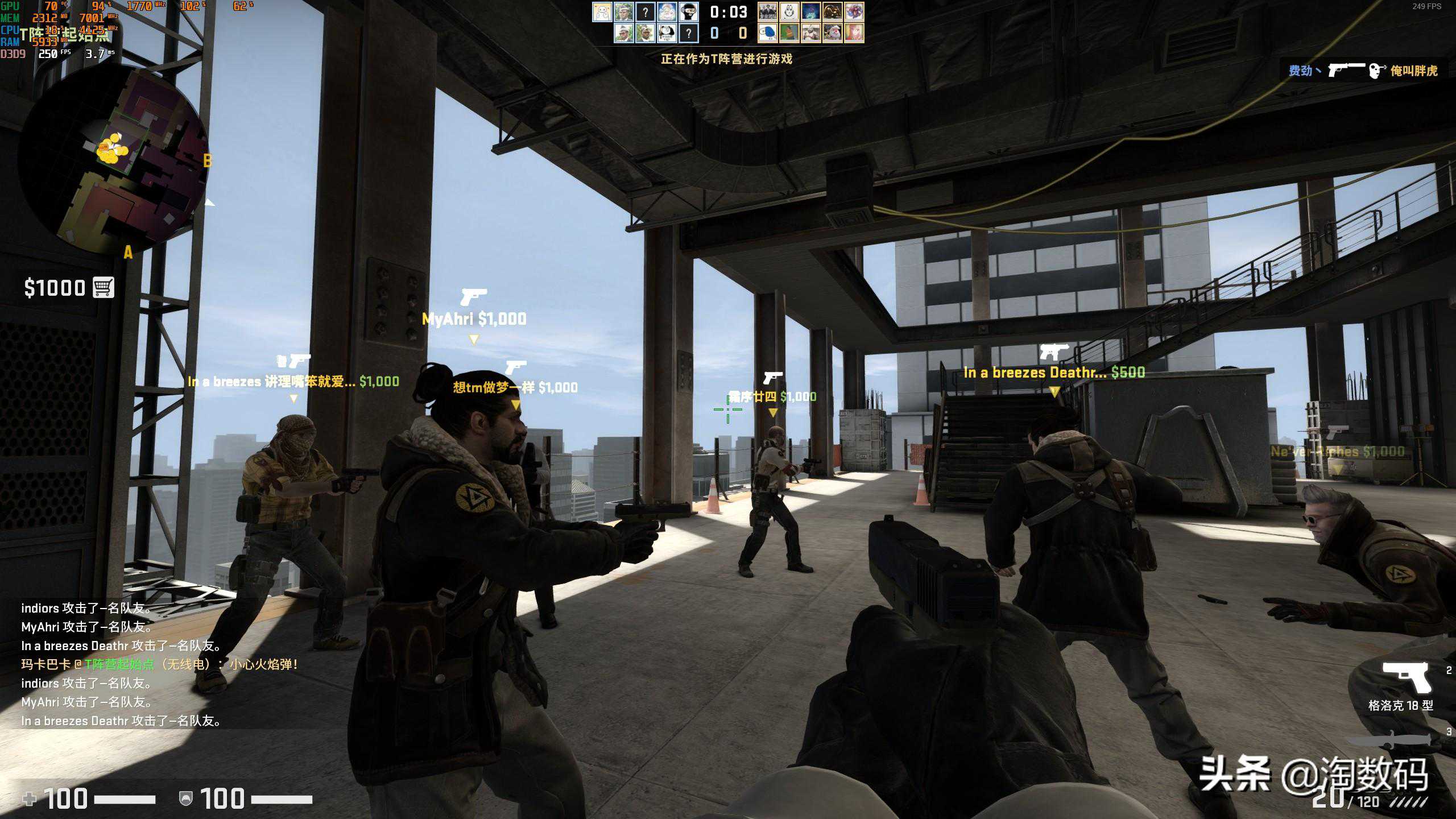Click the A bombsite marker on radar
The image size is (1456, 819).
[x=128, y=253]
